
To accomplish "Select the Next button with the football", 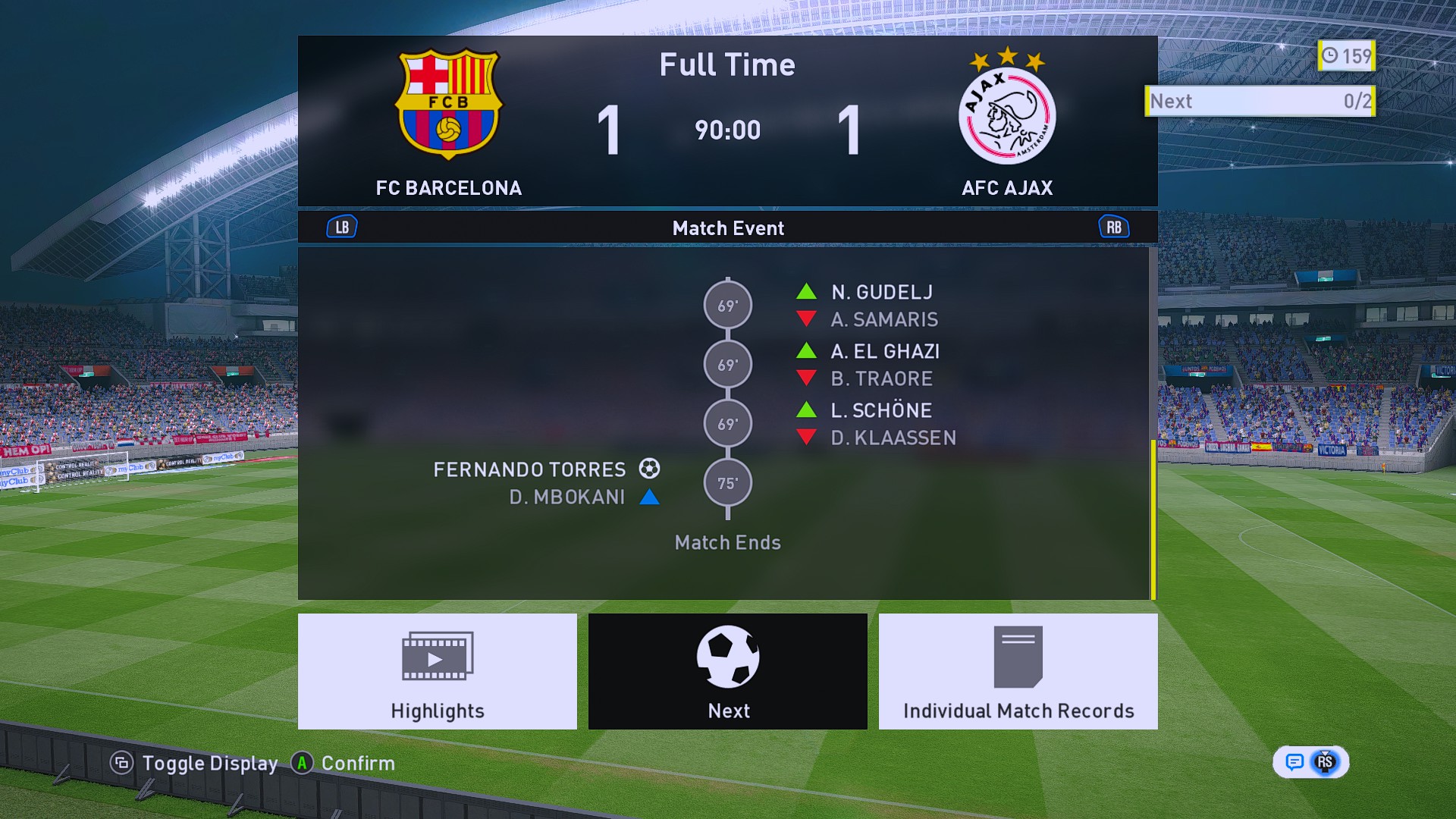I will (727, 671).
